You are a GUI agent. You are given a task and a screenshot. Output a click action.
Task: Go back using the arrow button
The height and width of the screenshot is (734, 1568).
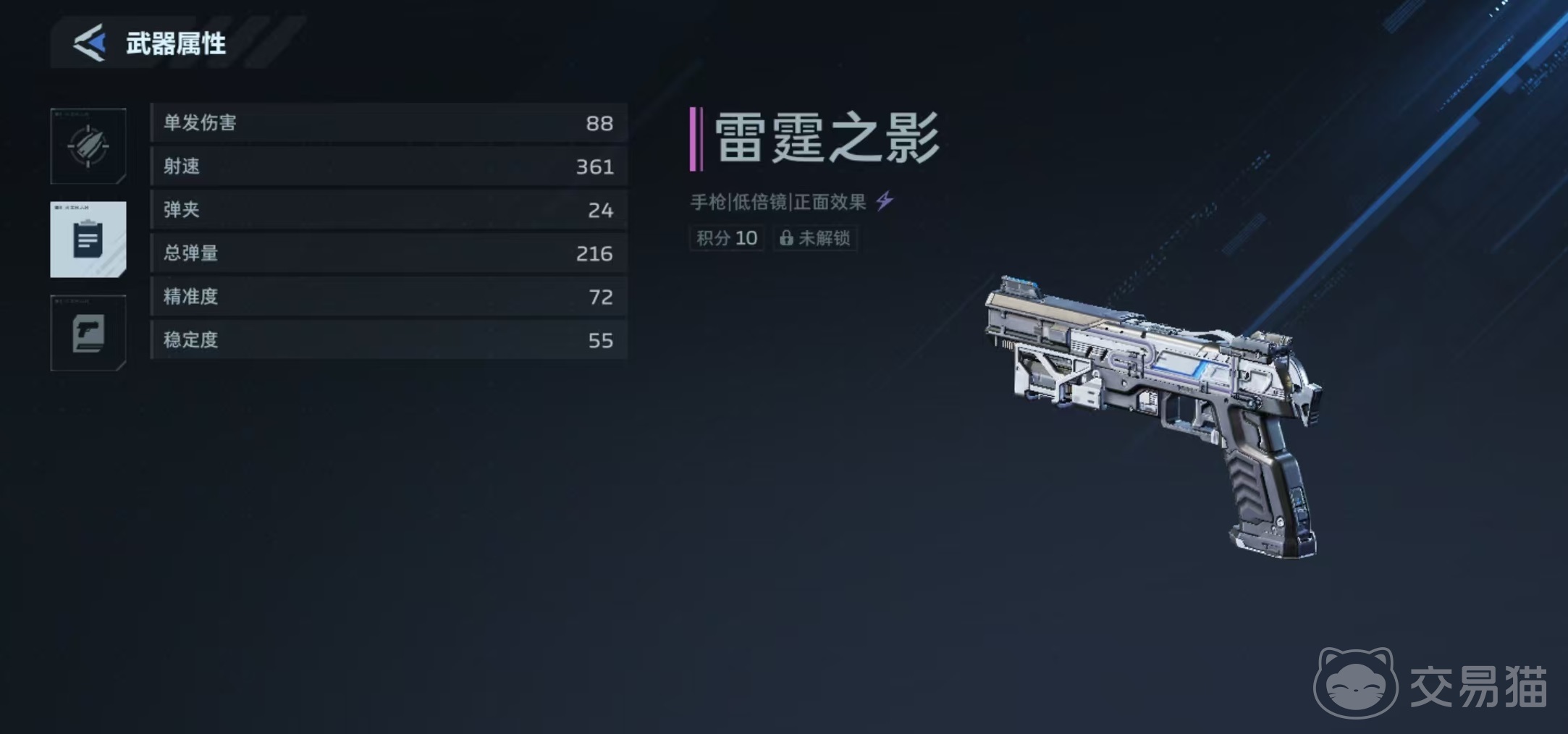(x=90, y=43)
